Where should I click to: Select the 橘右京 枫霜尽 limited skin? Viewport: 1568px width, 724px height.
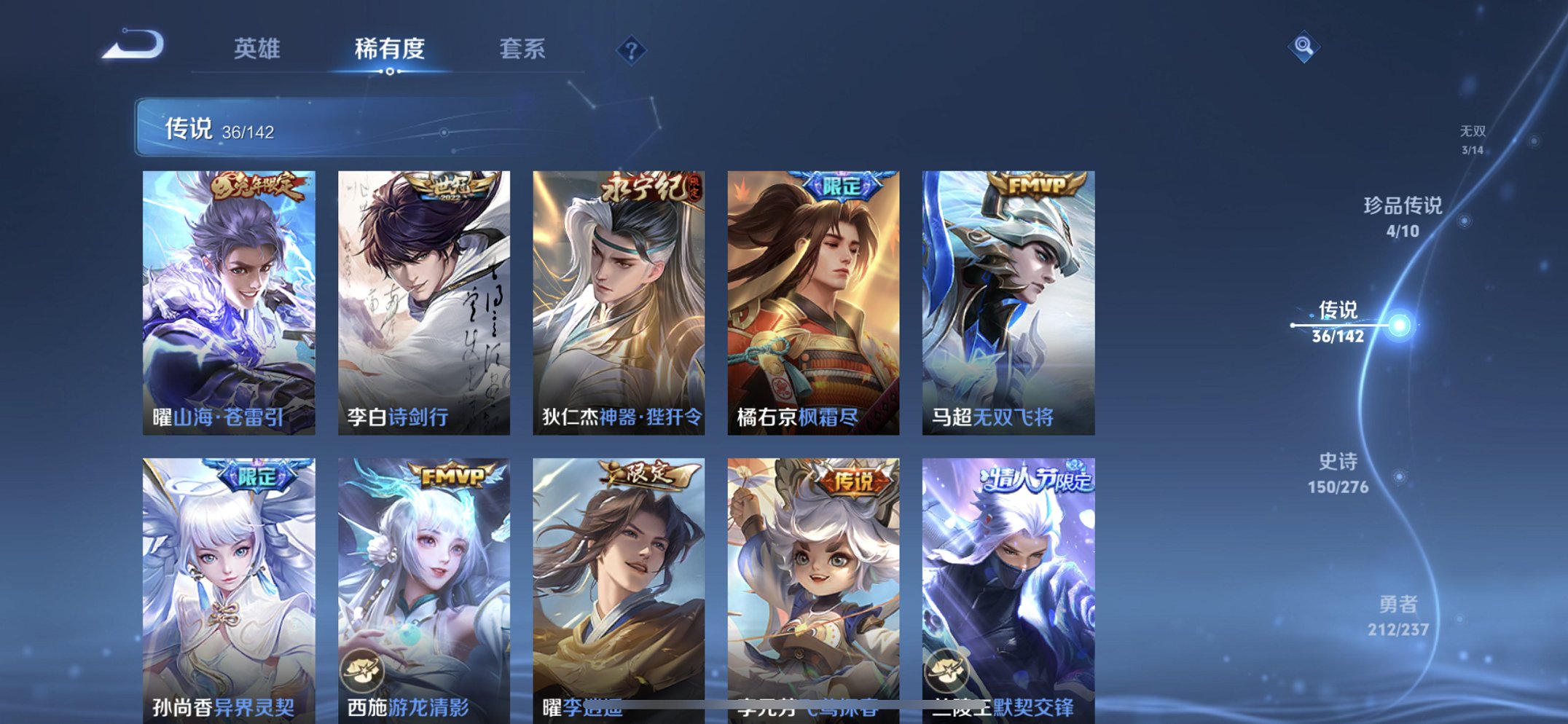pos(811,299)
